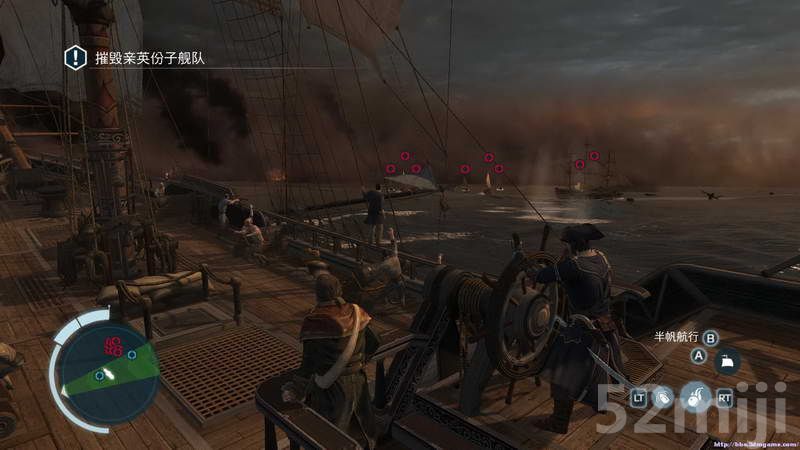Choose the chain shot ammo icon
The image size is (800, 450).
click(663, 398)
